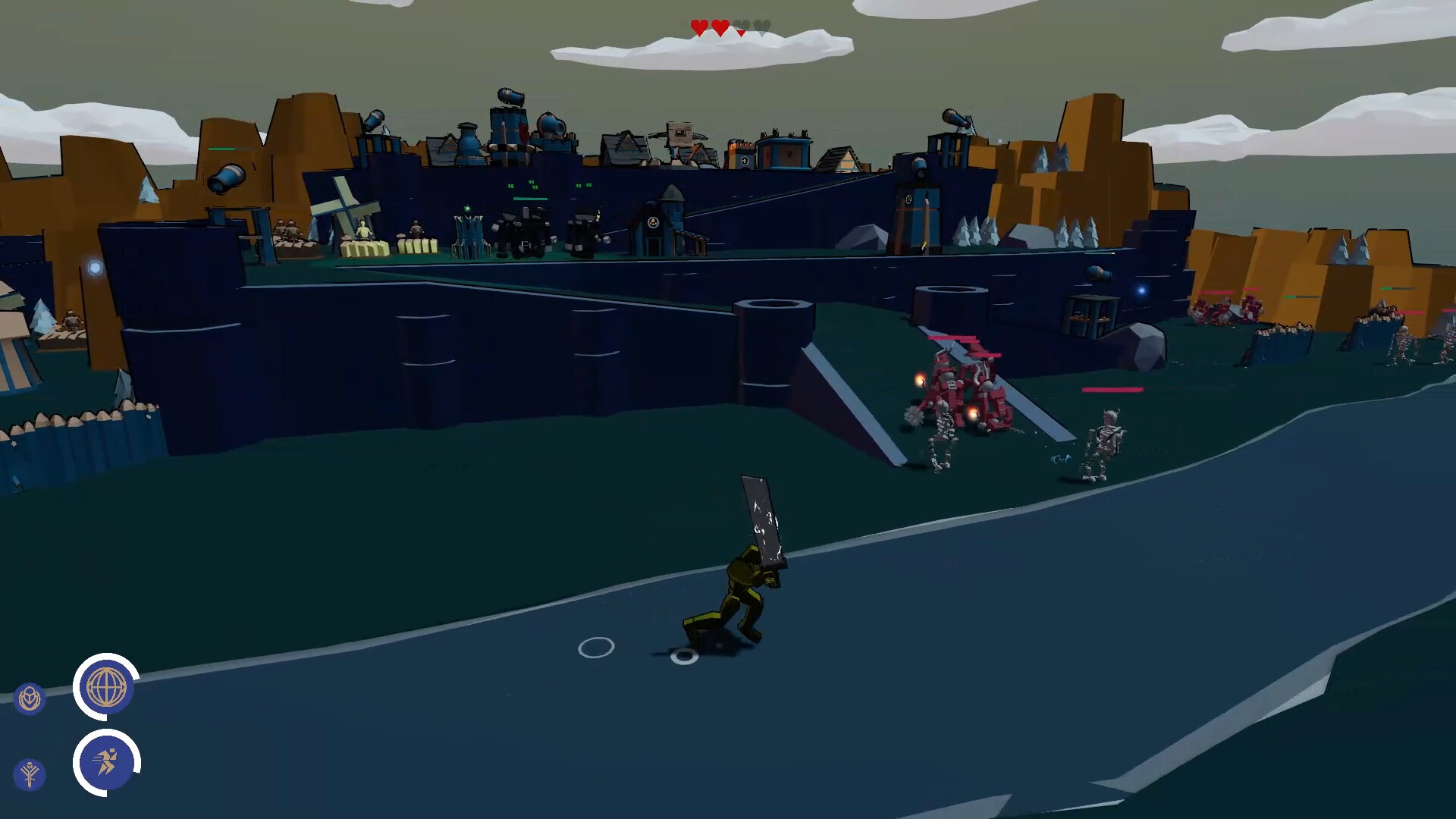Image resolution: width=1456 pixels, height=819 pixels.
Task: Click the first red heart indicator
Action: click(x=699, y=26)
